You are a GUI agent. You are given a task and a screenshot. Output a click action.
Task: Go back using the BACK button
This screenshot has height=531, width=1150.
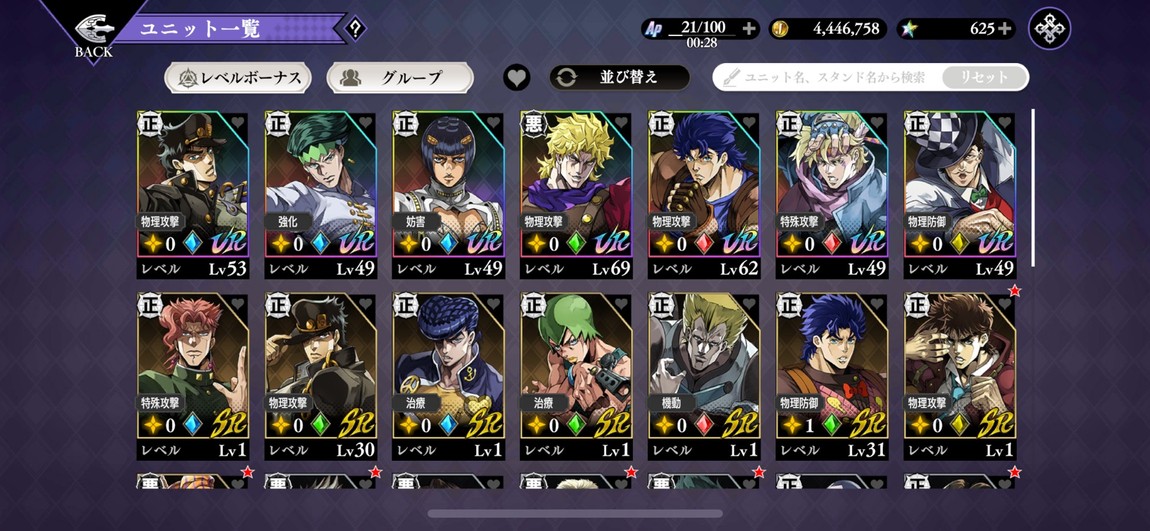[x=92, y=34]
